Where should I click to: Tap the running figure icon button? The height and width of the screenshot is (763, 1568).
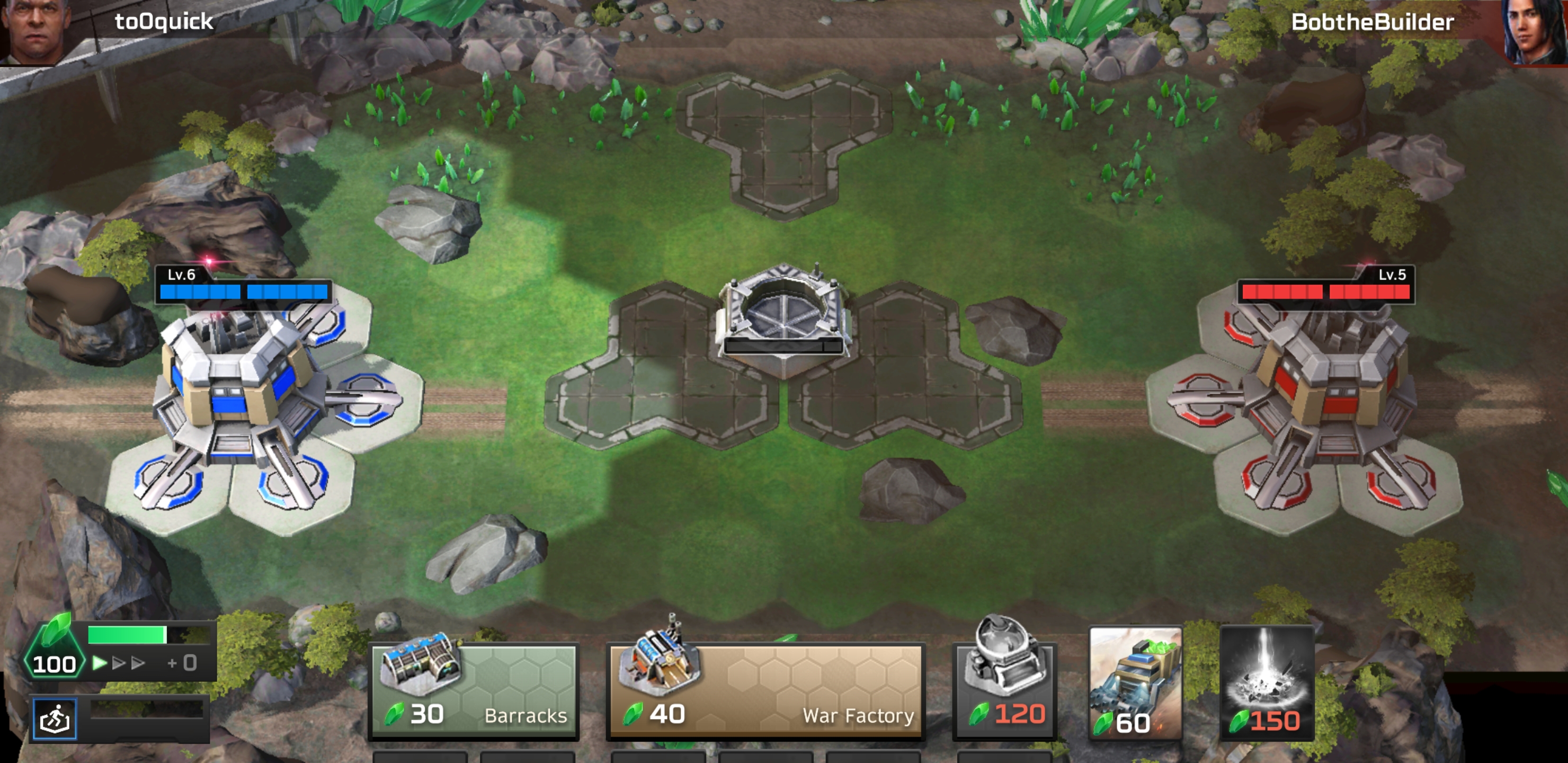tap(55, 719)
